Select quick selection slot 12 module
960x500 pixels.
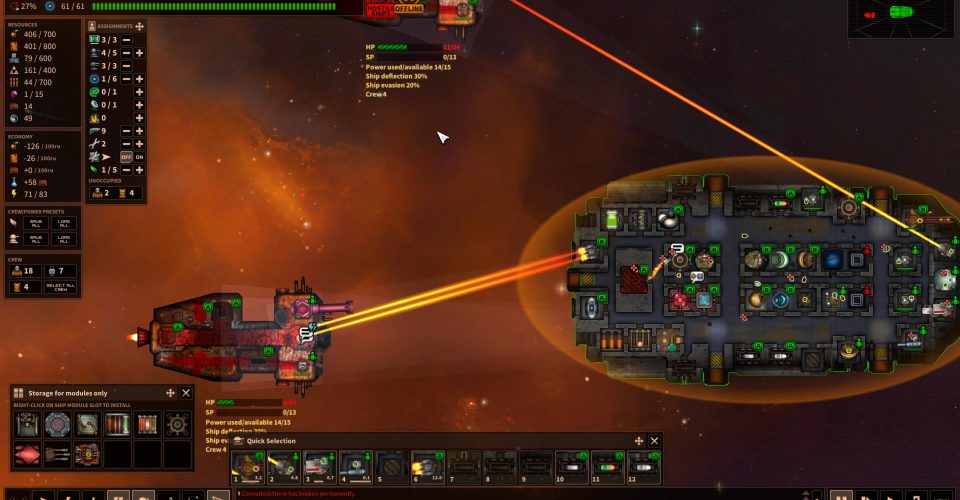tap(643, 465)
